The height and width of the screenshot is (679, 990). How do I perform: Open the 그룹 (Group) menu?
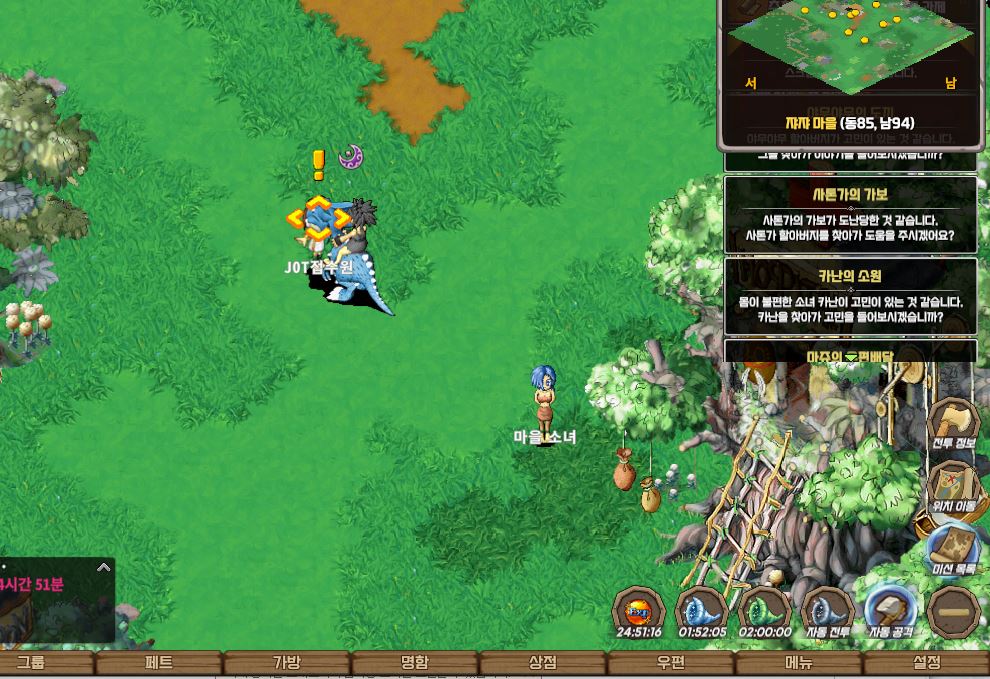pyautogui.click(x=30, y=662)
